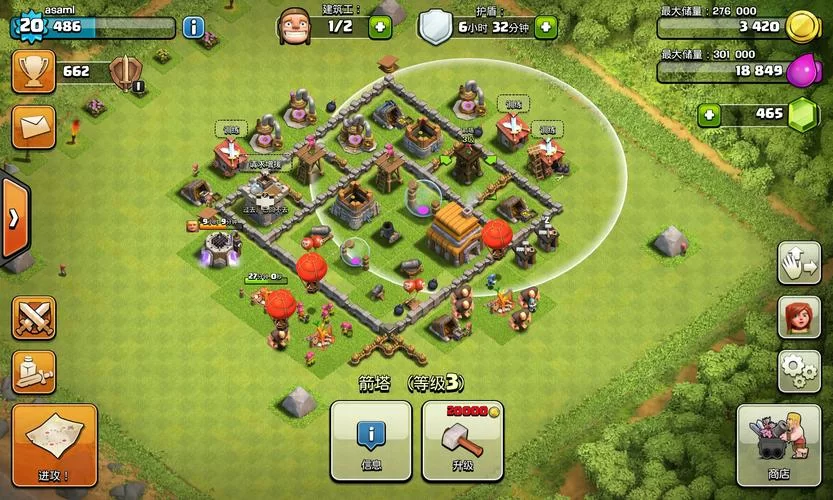Viewport: 833px width, 500px height.
Task: Click the Info (信息) button for archer tower
Action: 371,441
